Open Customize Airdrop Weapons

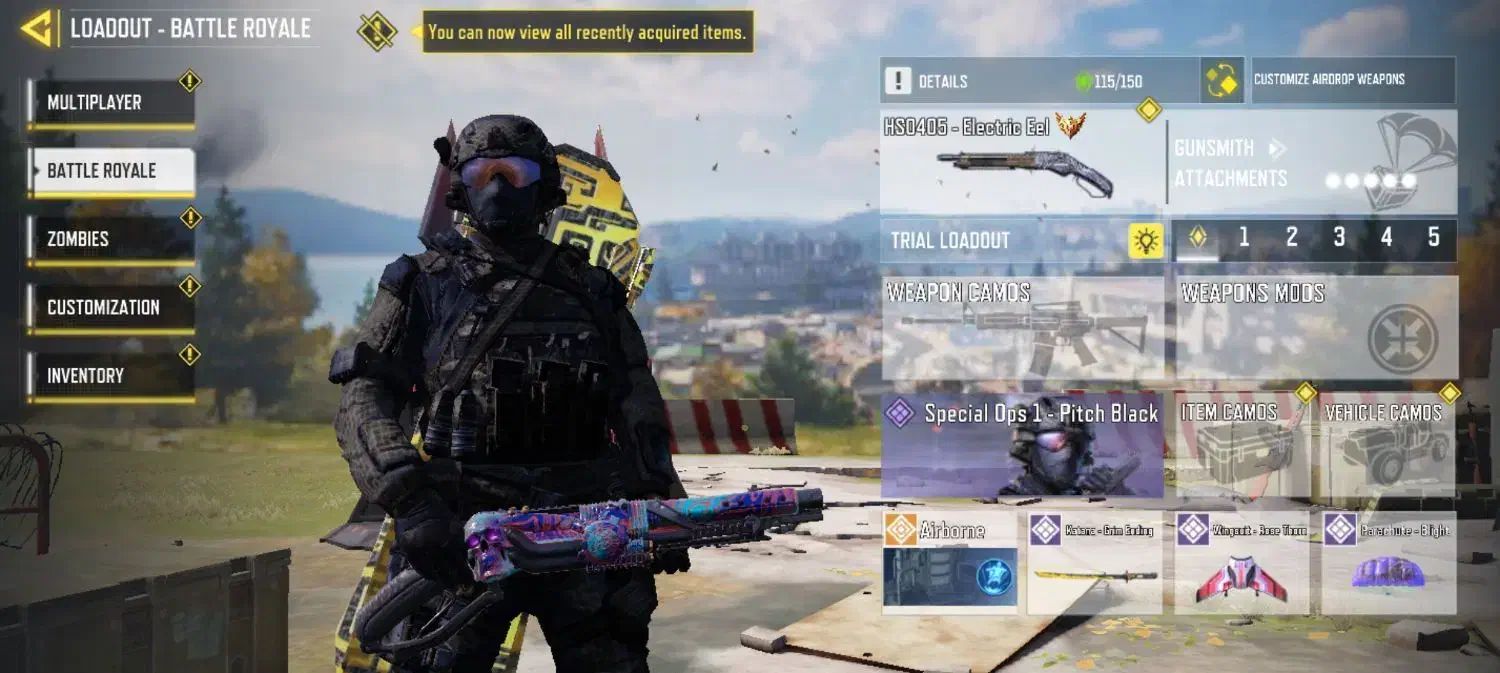(x=1353, y=80)
